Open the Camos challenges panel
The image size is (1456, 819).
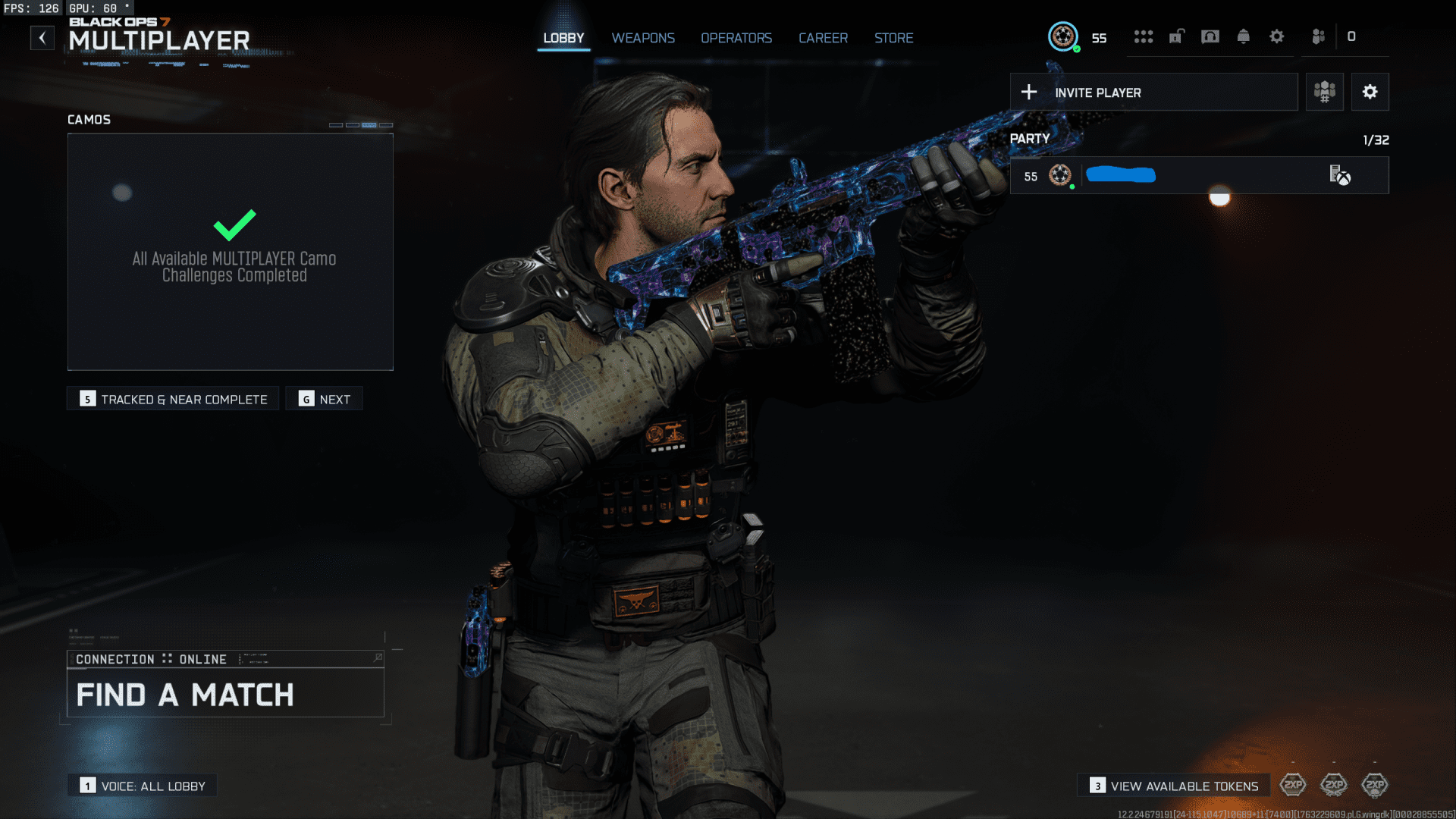231,252
